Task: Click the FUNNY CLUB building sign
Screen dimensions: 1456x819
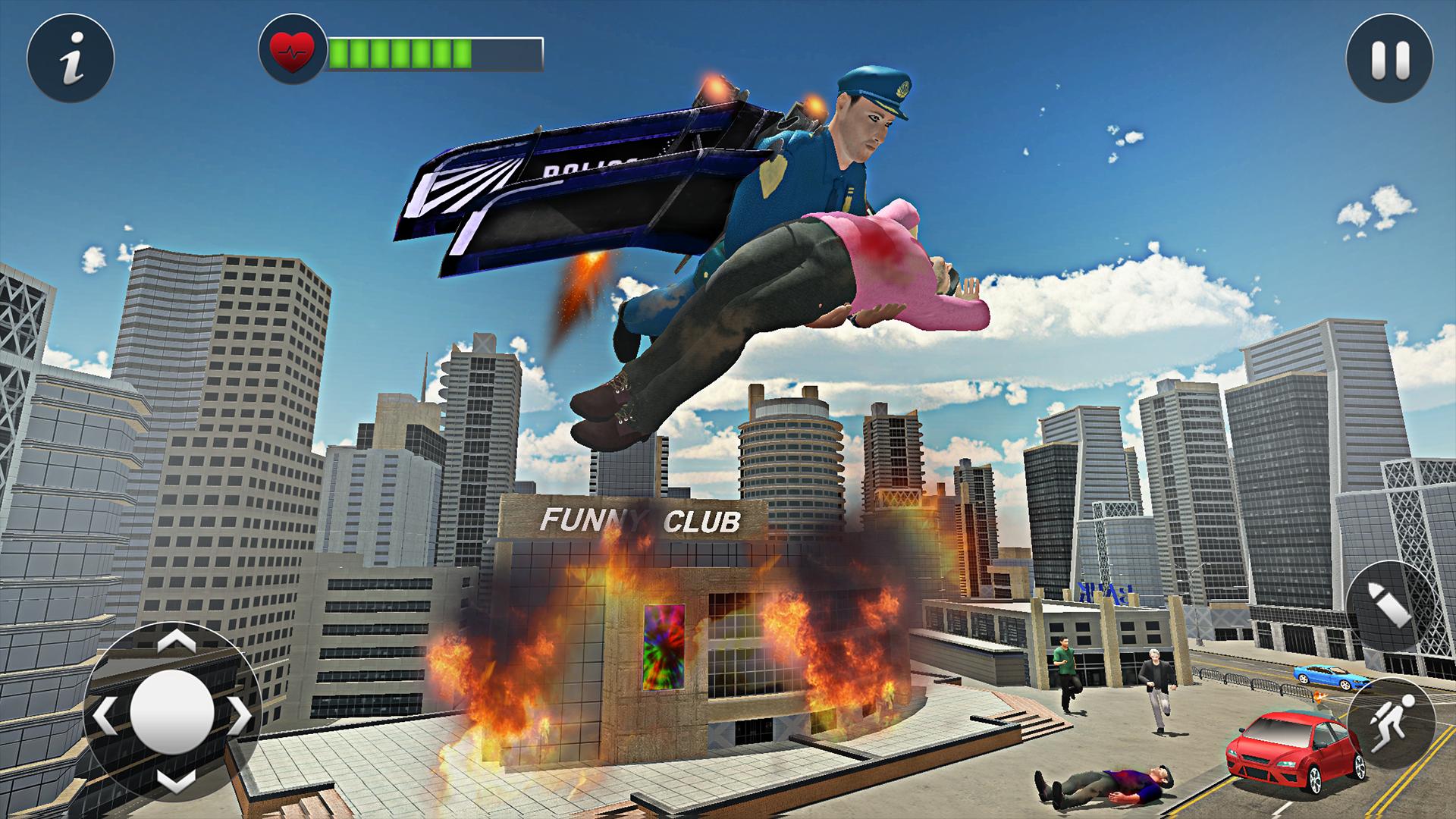Action: pyautogui.click(x=639, y=520)
